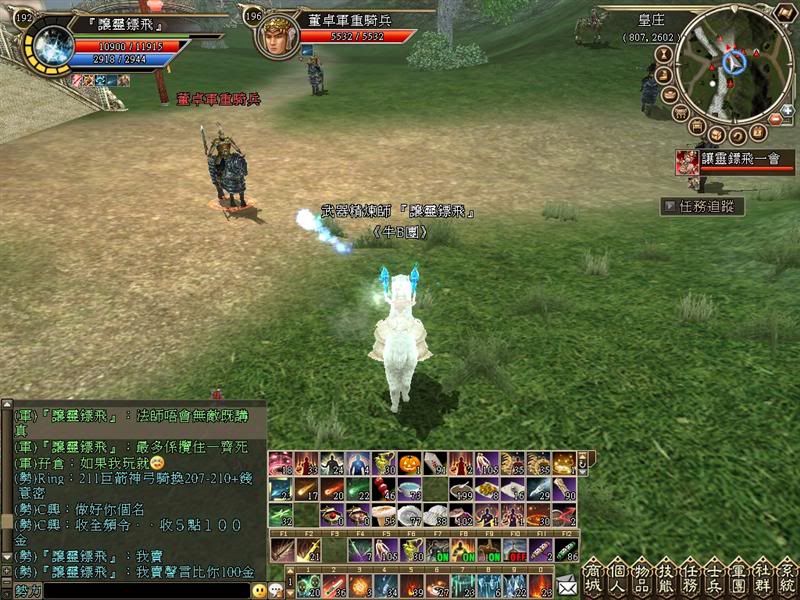The width and height of the screenshot is (800, 600).
Task: Open the mail envelope icon
Action: click(x=567, y=586)
